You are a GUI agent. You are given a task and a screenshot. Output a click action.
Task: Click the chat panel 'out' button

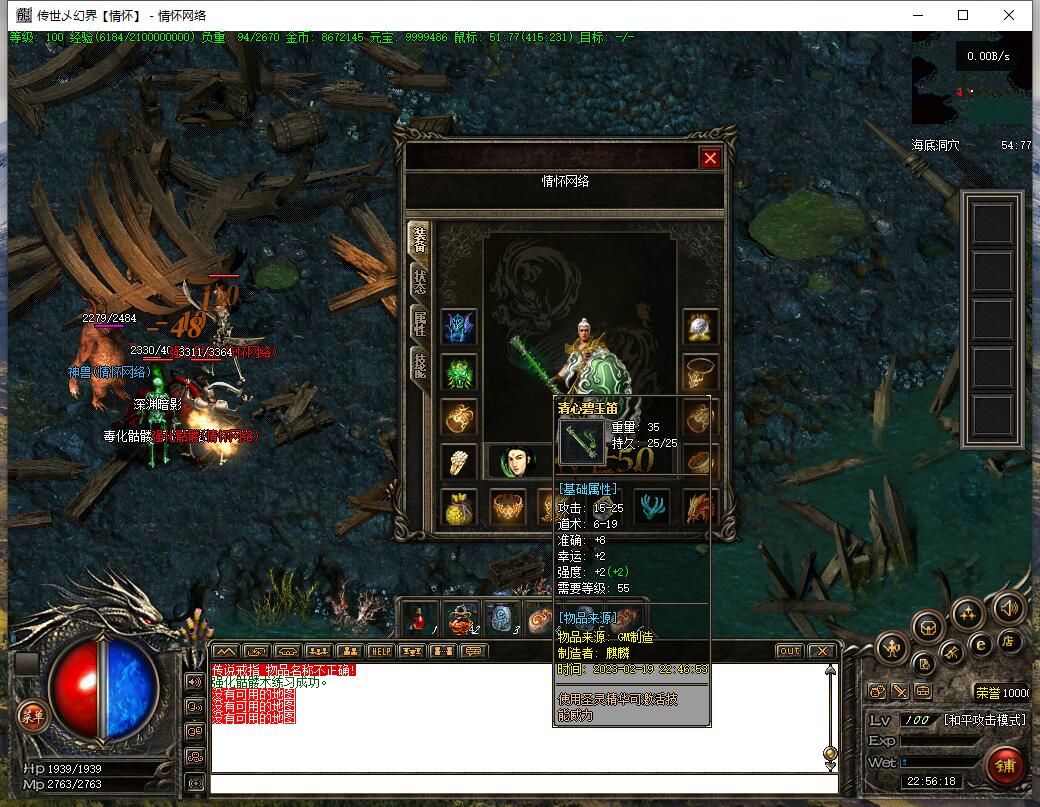pyautogui.click(x=790, y=651)
